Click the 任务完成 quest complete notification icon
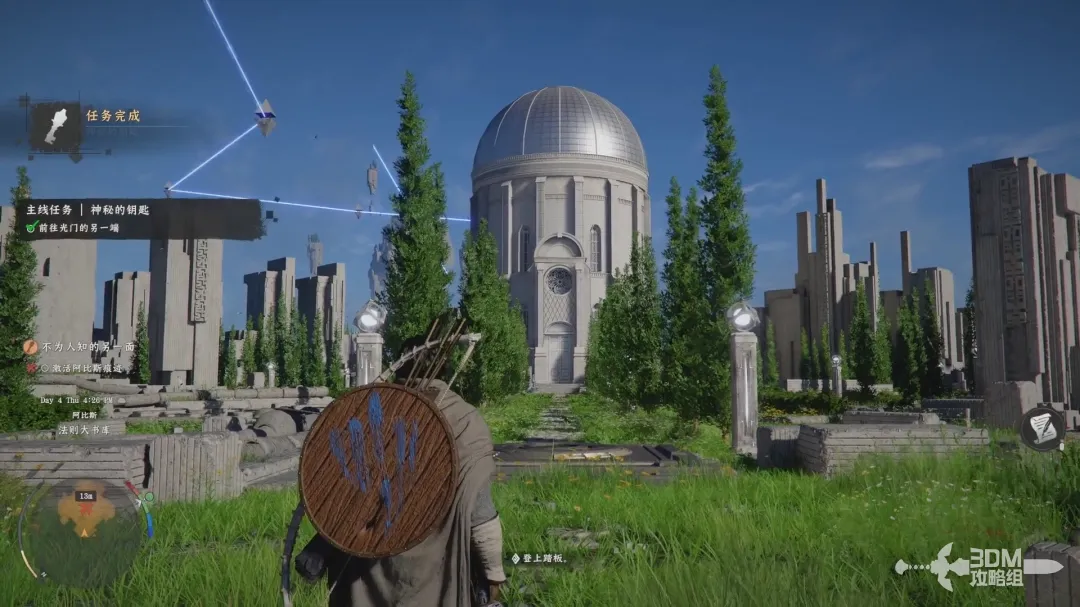This screenshot has width=1080, height=607. (55, 127)
